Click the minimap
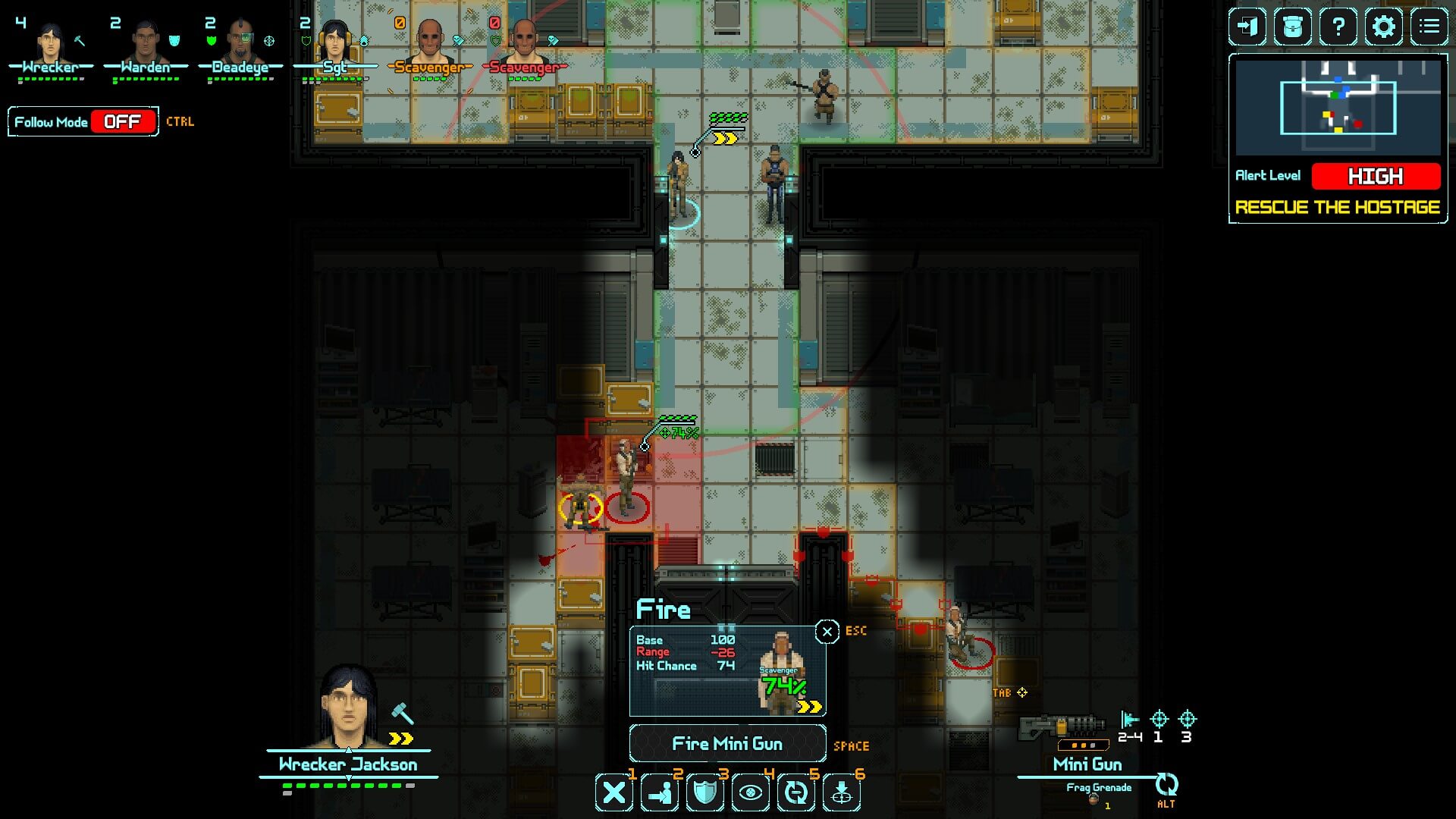The image size is (1456, 819). coord(1338,108)
